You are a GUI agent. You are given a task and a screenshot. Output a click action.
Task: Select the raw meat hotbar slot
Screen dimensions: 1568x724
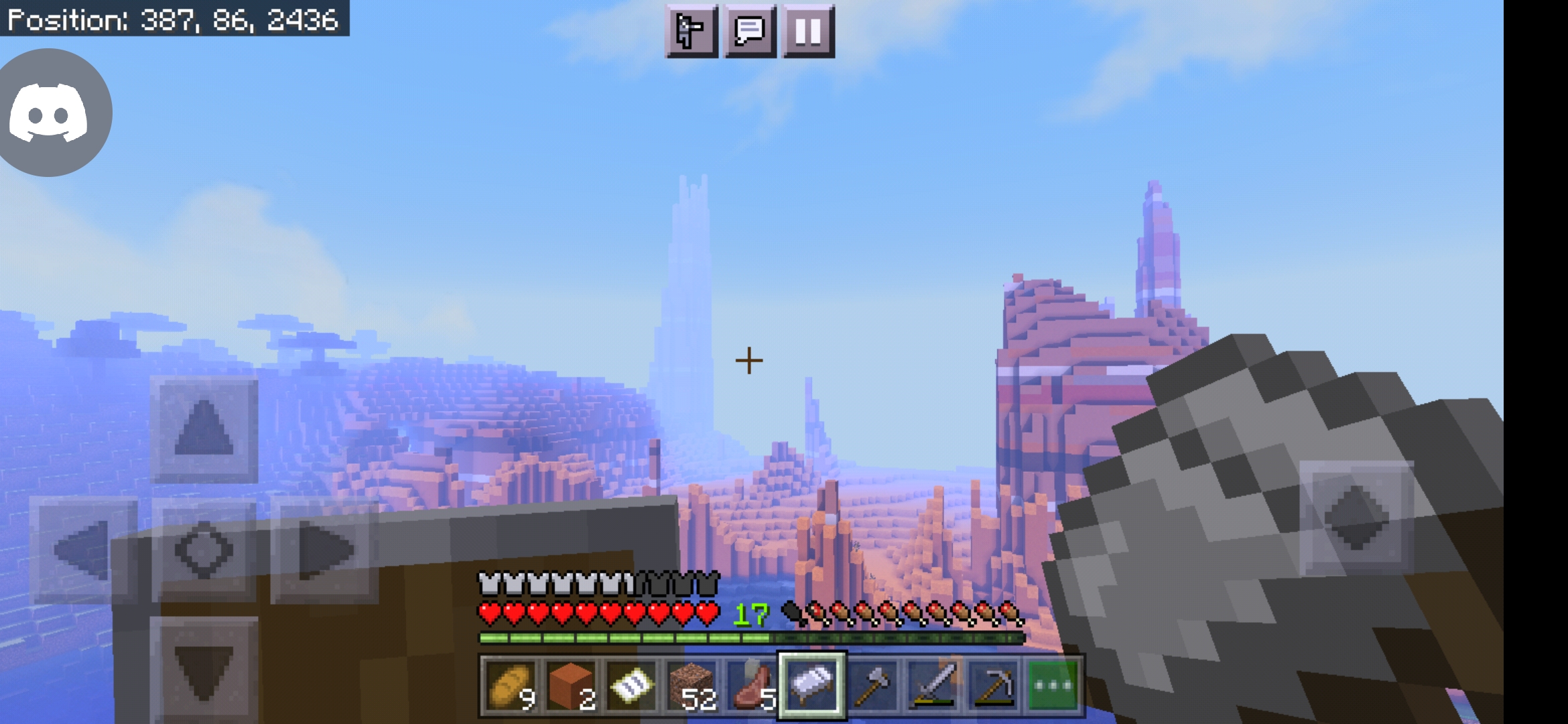coord(751,686)
